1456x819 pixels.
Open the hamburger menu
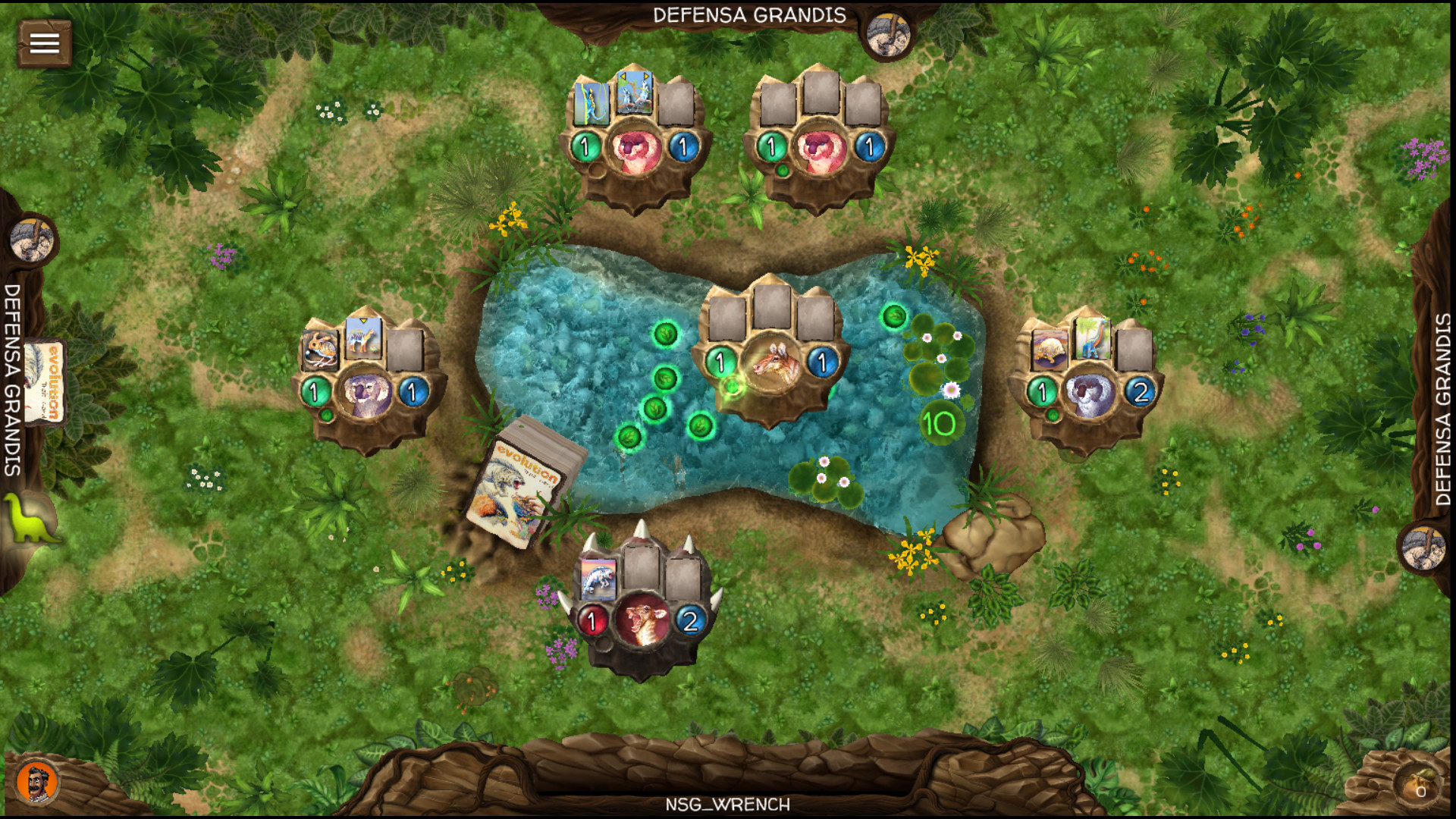point(43,43)
